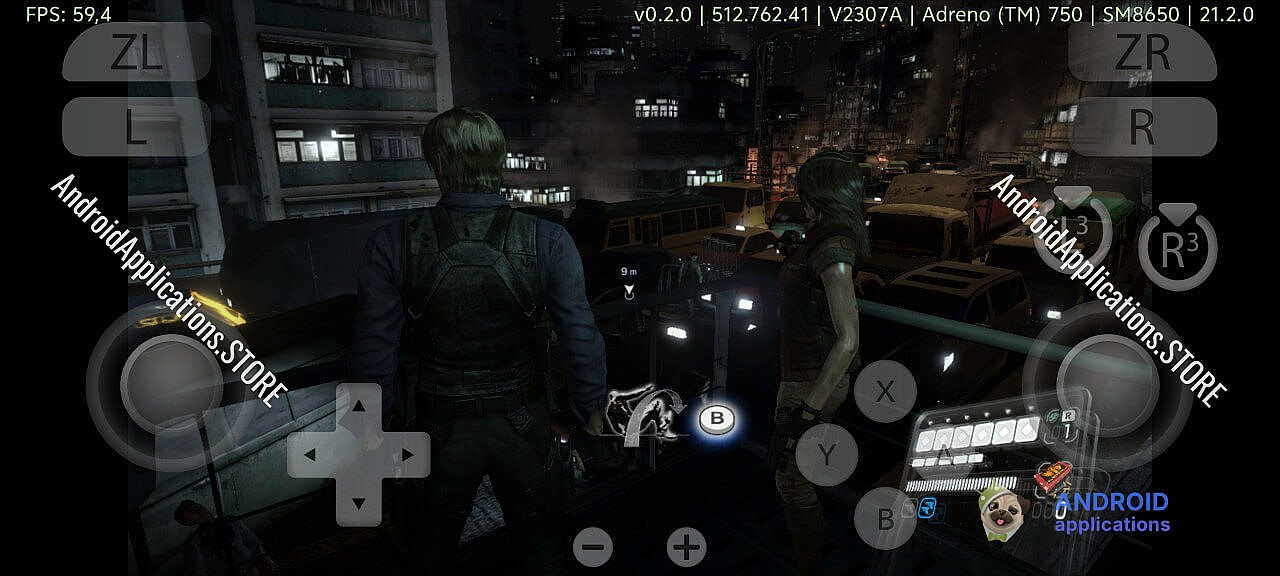Tap the translucent X face button
This screenshot has height=576, width=1280.
(x=884, y=392)
